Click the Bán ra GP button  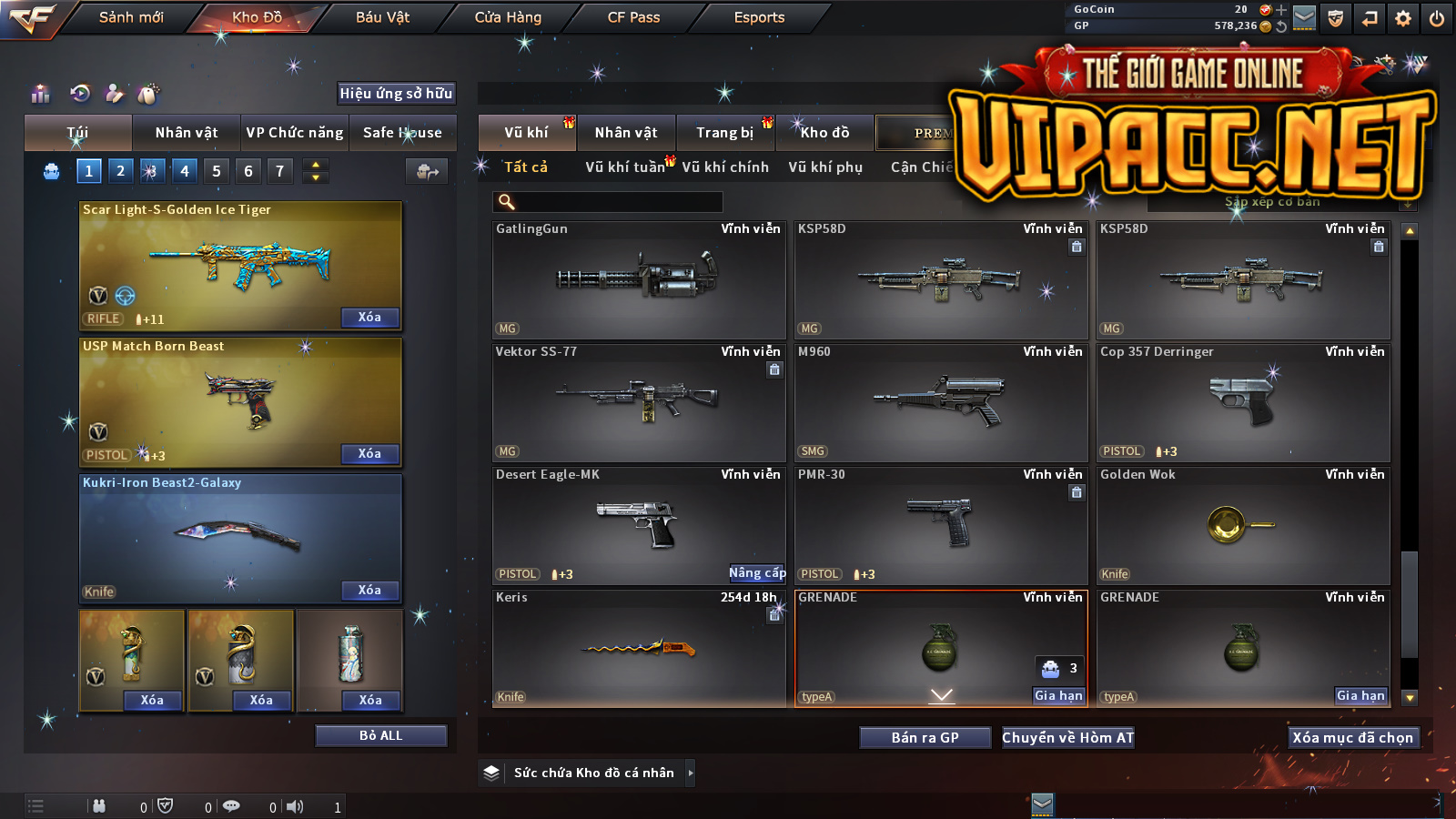[925, 738]
